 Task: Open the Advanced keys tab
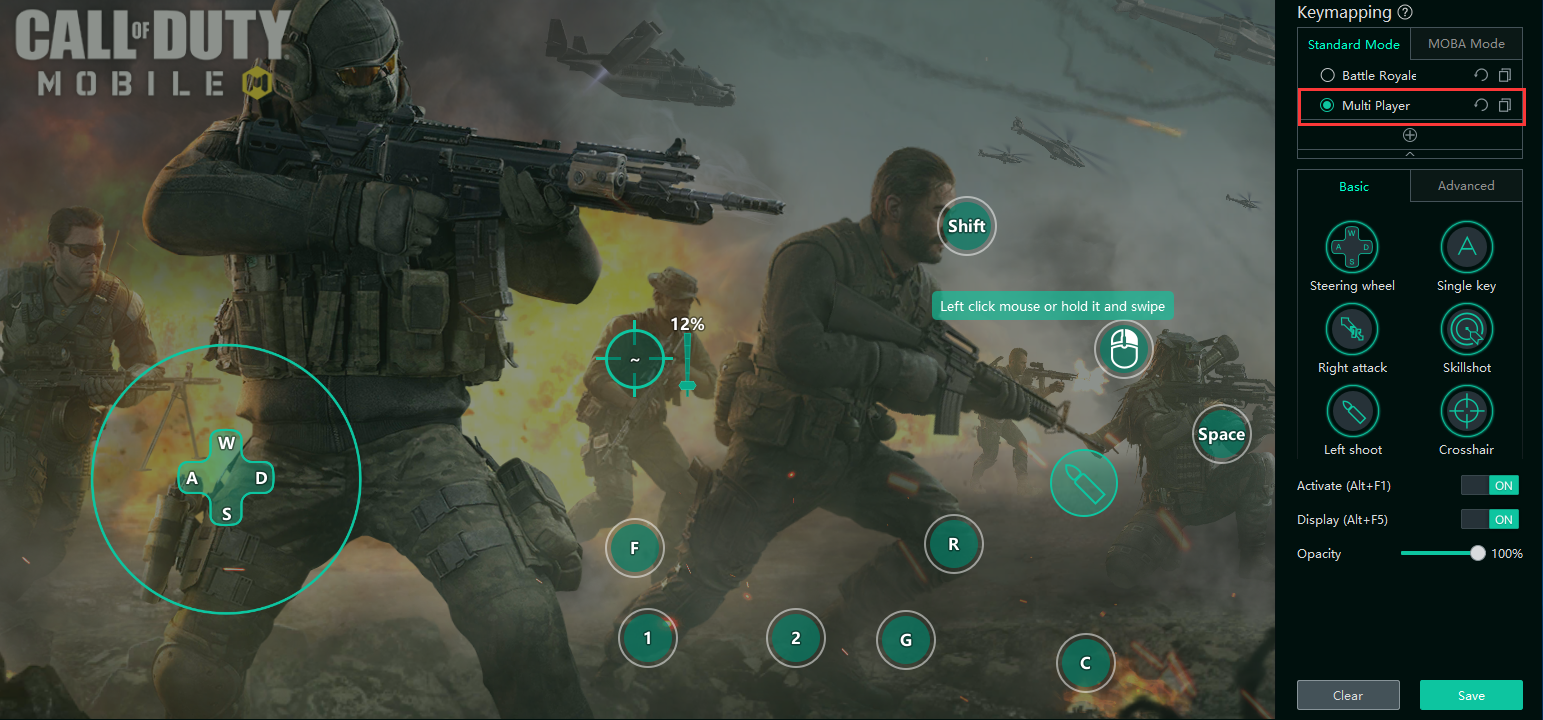[1465, 186]
